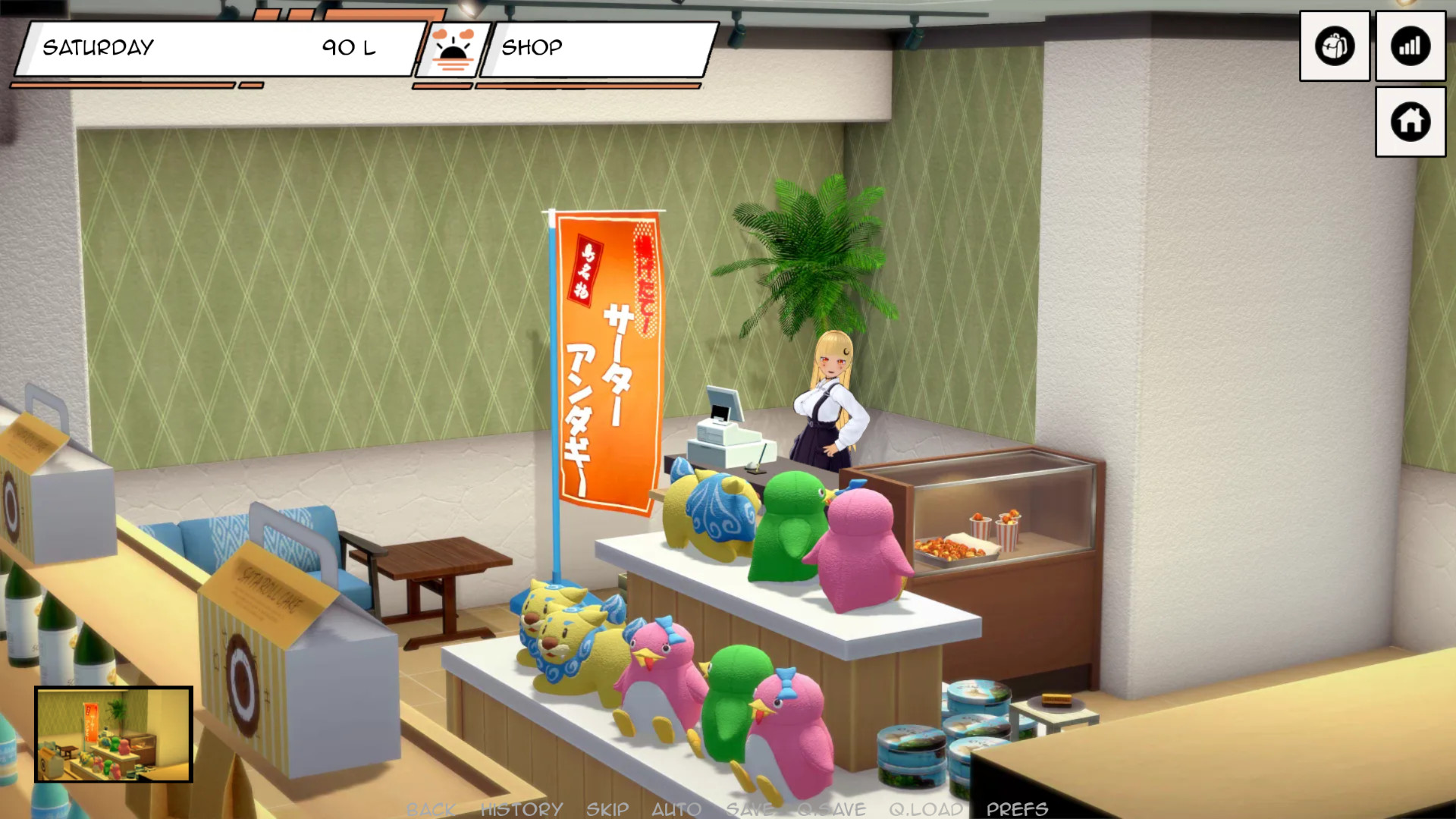Open the backpack inventory
Image resolution: width=1456 pixels, height=819 pixels.
click(x=1334, y=46)
